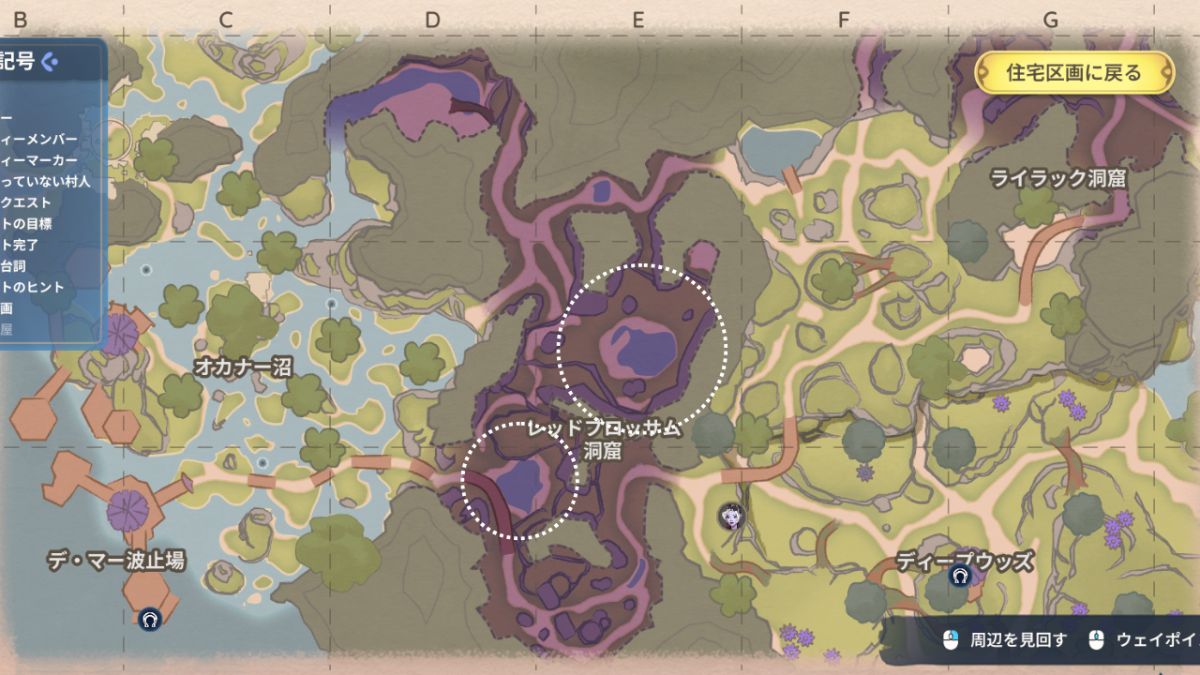This screenshot has width=1200, height=675.
Task: Select the ディープウッズ fast-travel marker
Action: pyautogui.click(x=960, y=576)
